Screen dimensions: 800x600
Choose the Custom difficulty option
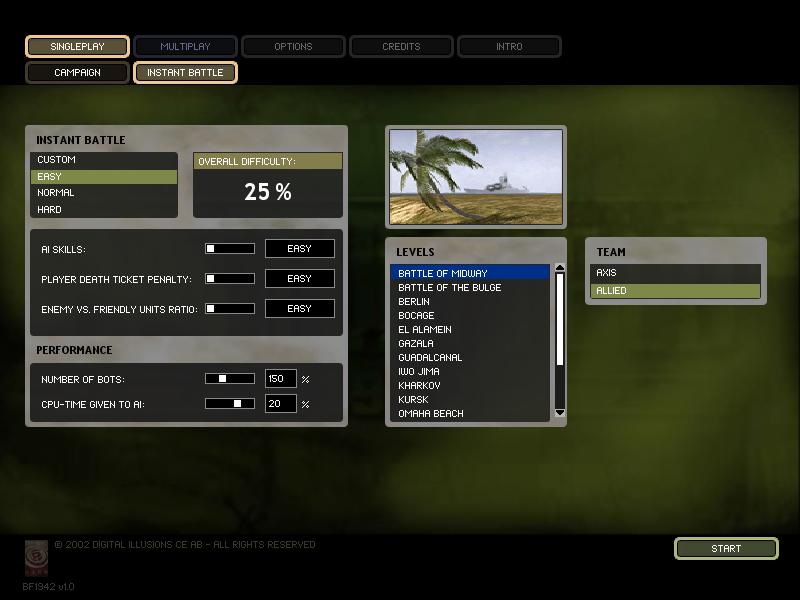click(x=104, y=160)
